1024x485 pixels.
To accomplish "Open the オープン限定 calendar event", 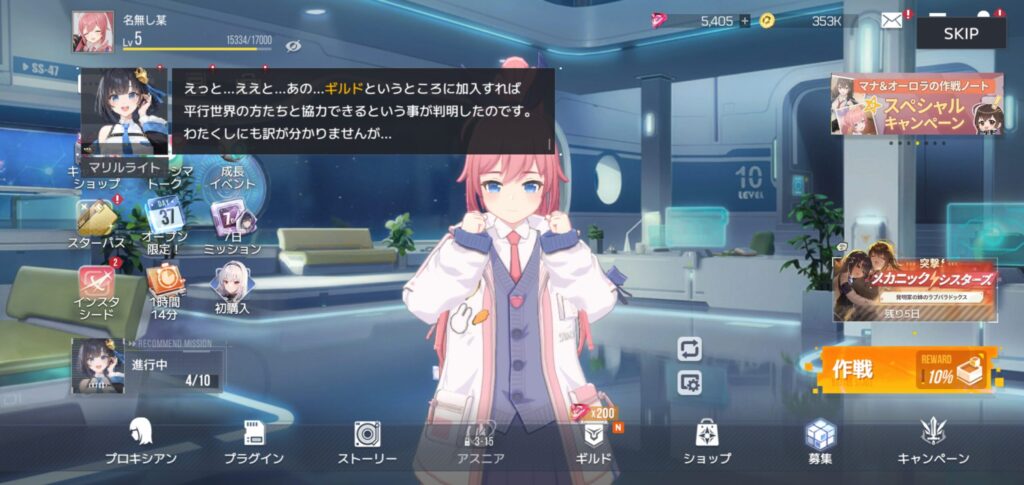I will click(x=164, y=225).
